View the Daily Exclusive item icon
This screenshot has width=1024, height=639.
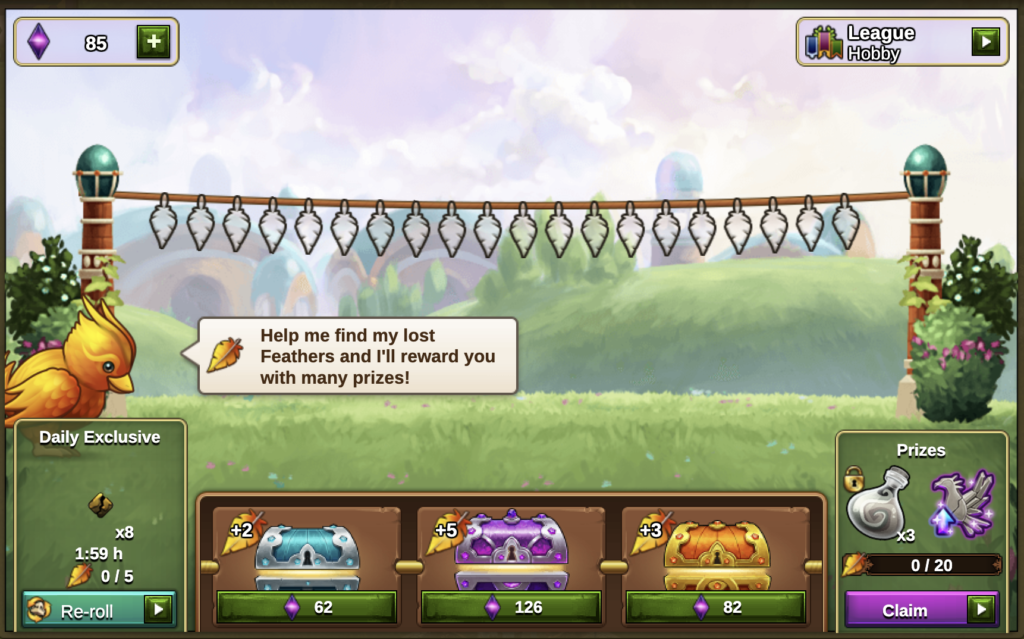[100, 505]
